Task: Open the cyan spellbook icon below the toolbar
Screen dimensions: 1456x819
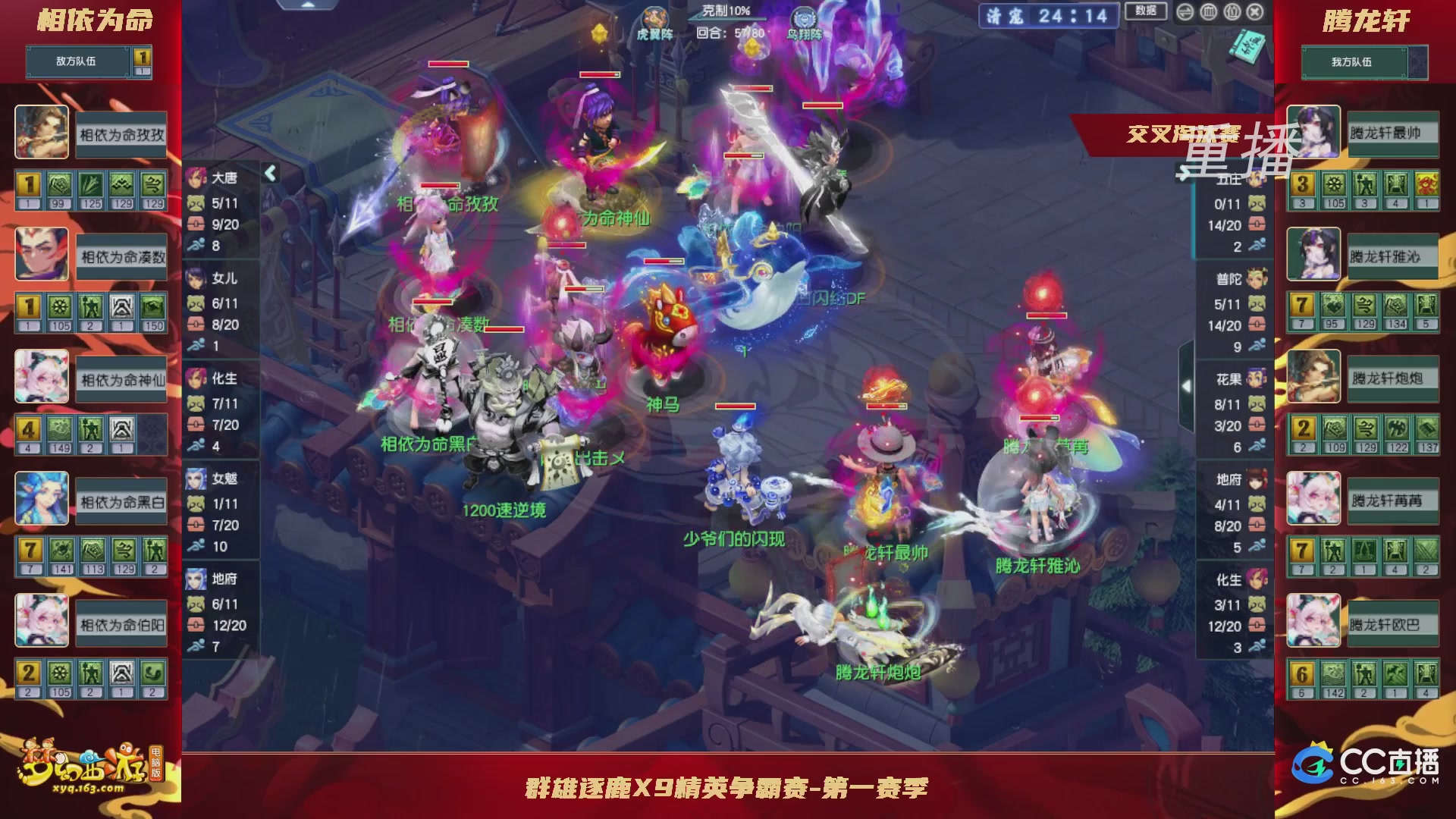Action: (1247, 47)
